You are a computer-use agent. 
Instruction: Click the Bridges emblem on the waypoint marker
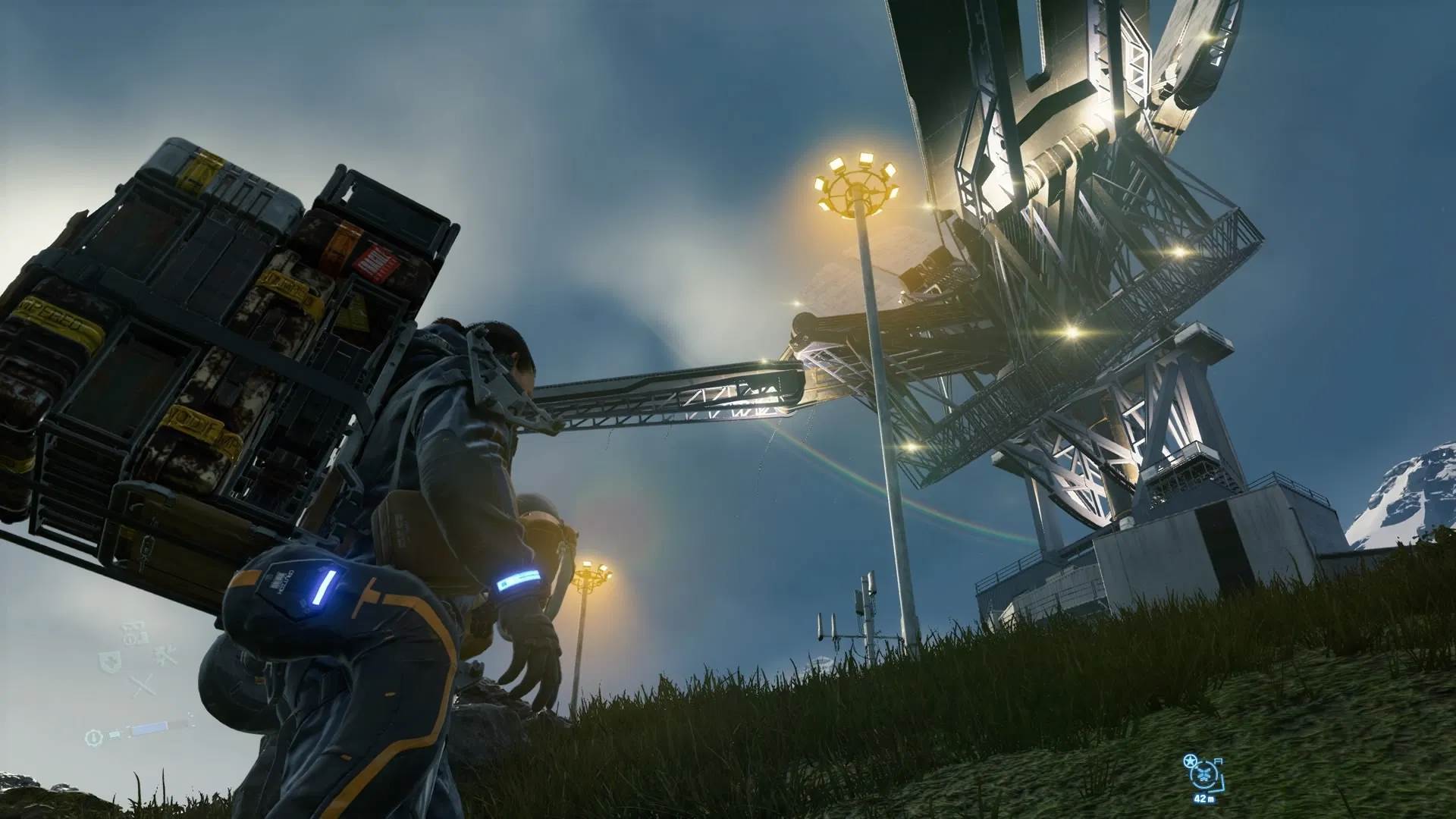[x=1203, y=773]
